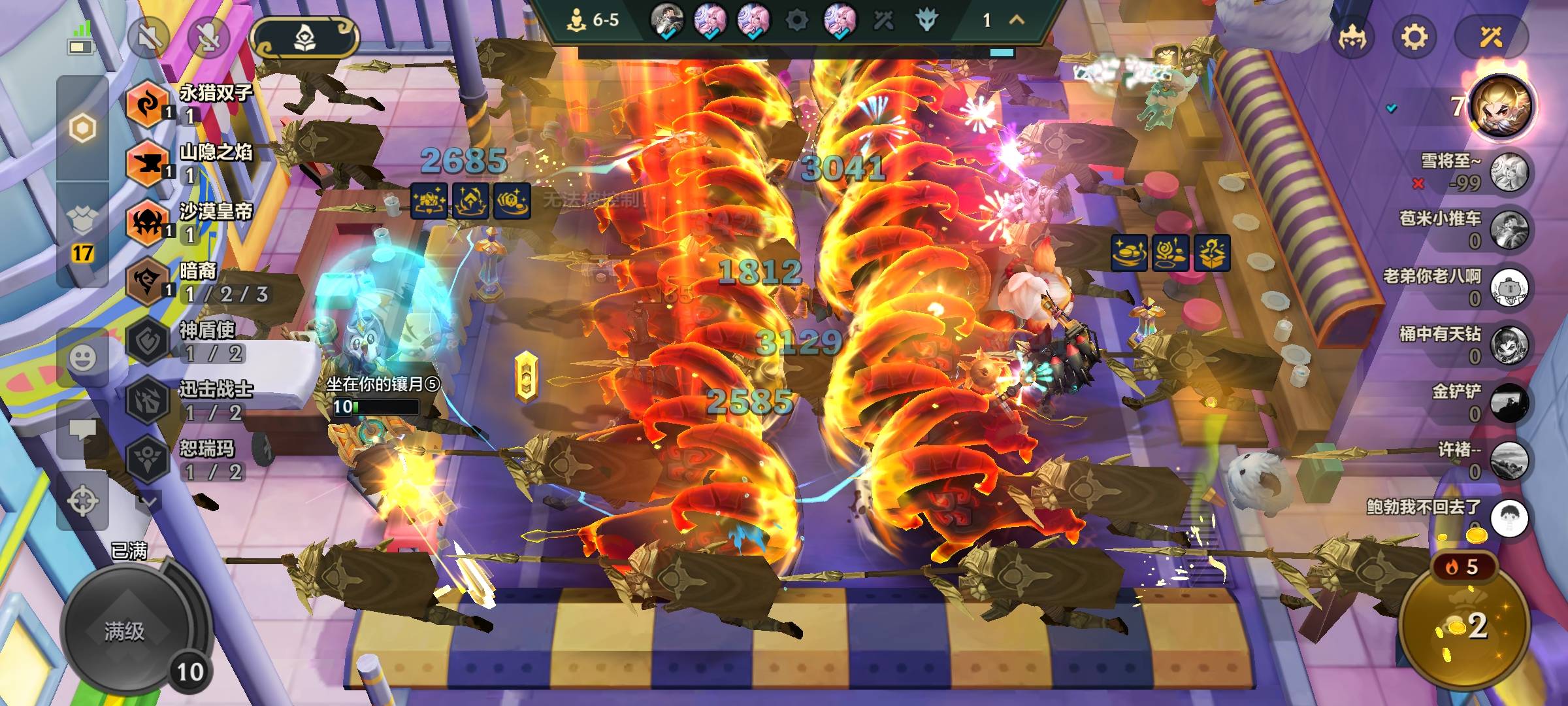
Task: Open the emote smiley panel
Action: [83, 358]
